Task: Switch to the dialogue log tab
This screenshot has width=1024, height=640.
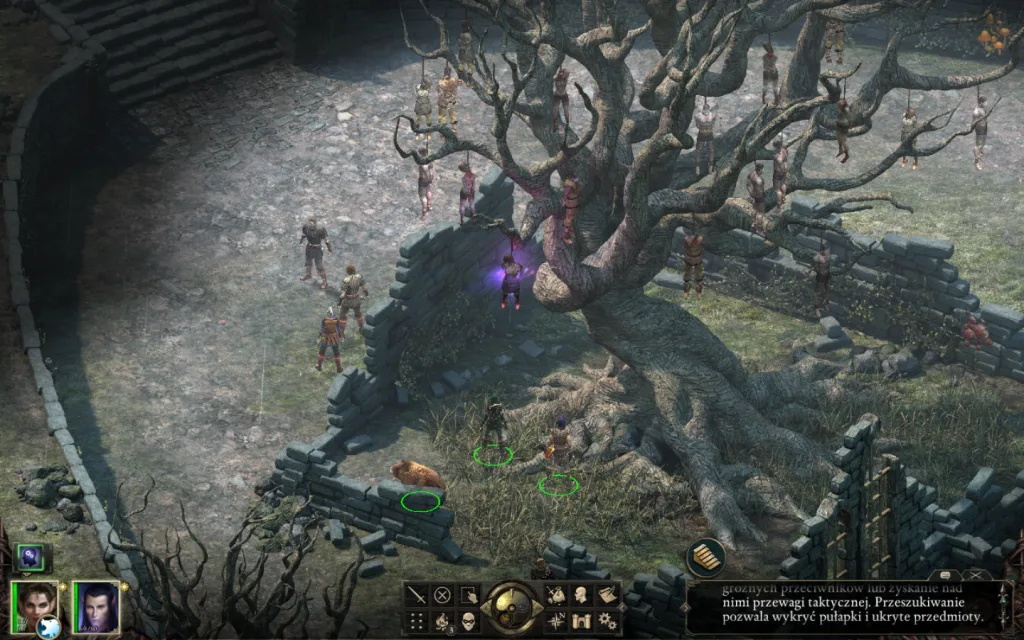Action: point(945,576)
